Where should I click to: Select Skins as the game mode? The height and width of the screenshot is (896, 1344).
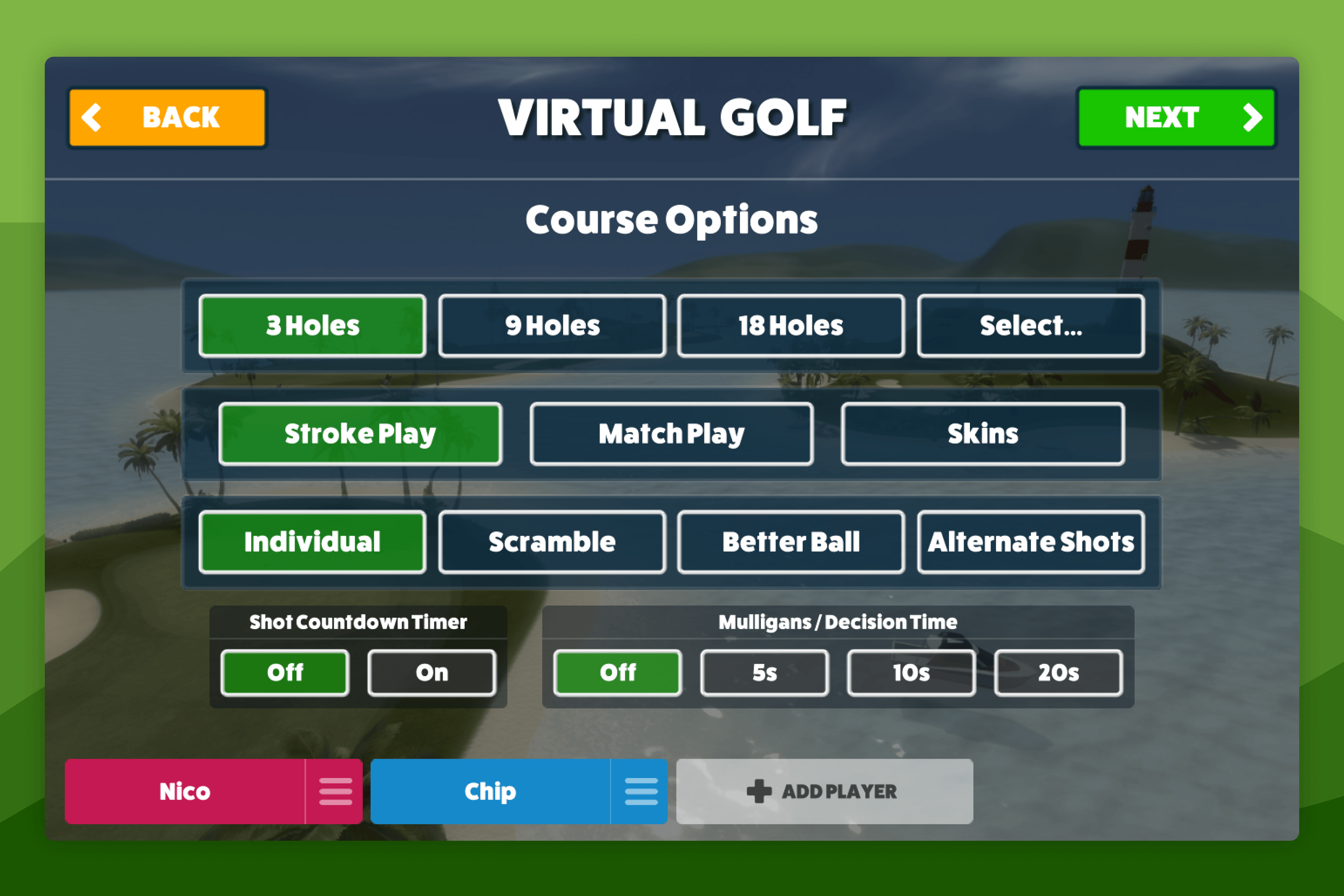[983, 434]
